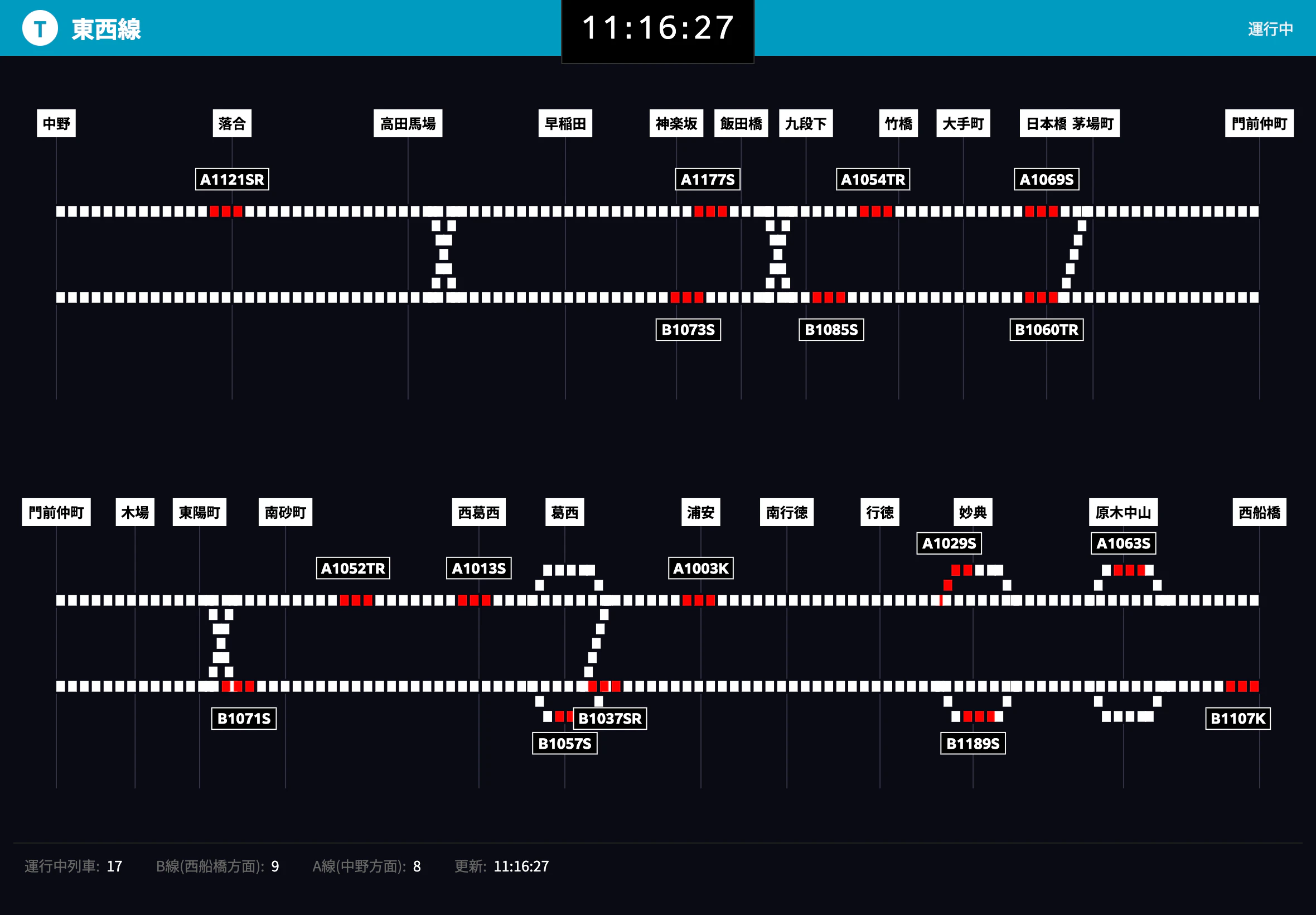1316x915 pixels.
Task: Click the 西船橋 station label
Action: (1259, 512)
